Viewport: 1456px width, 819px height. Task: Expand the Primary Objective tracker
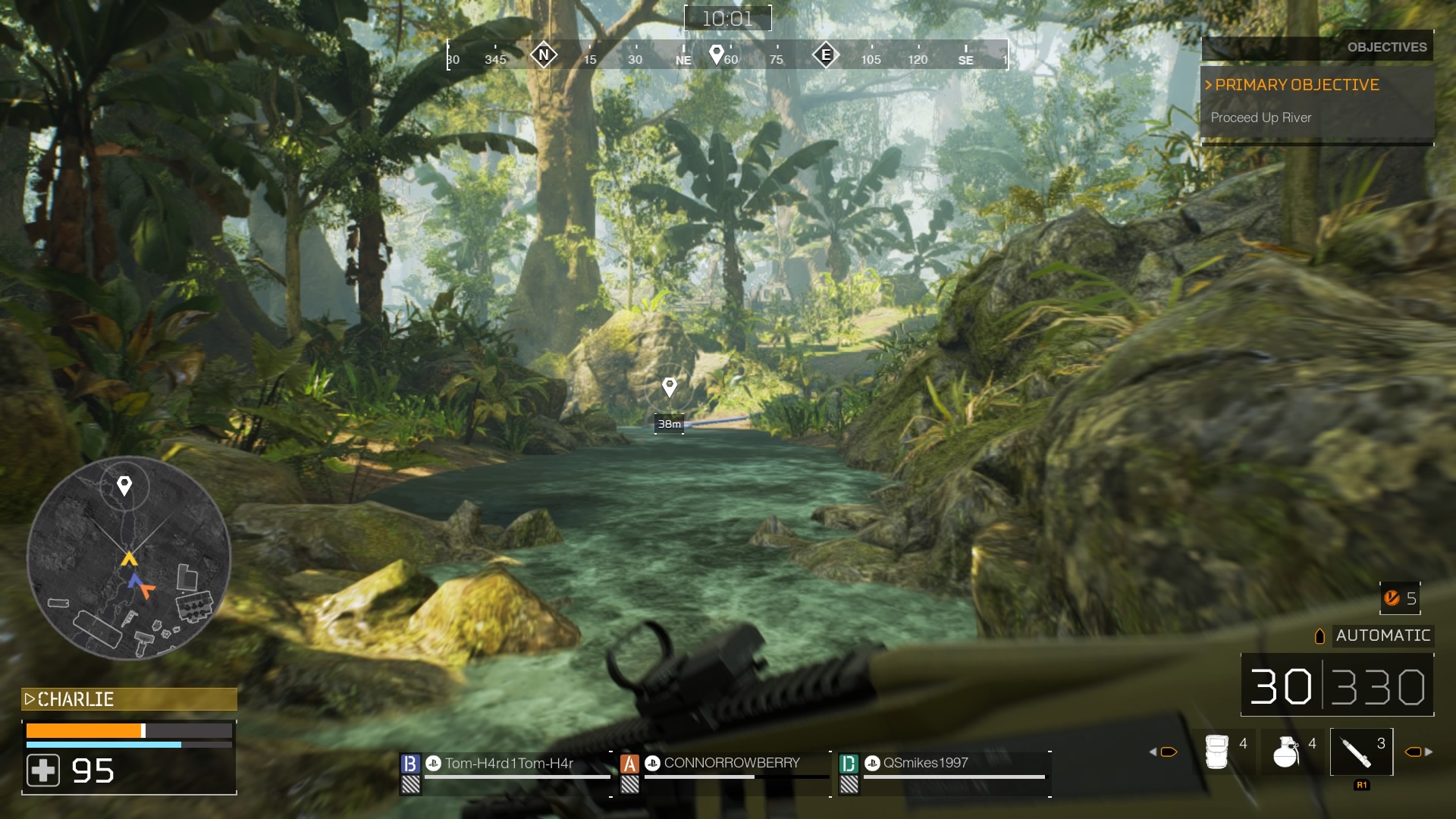coord(1296,85)
